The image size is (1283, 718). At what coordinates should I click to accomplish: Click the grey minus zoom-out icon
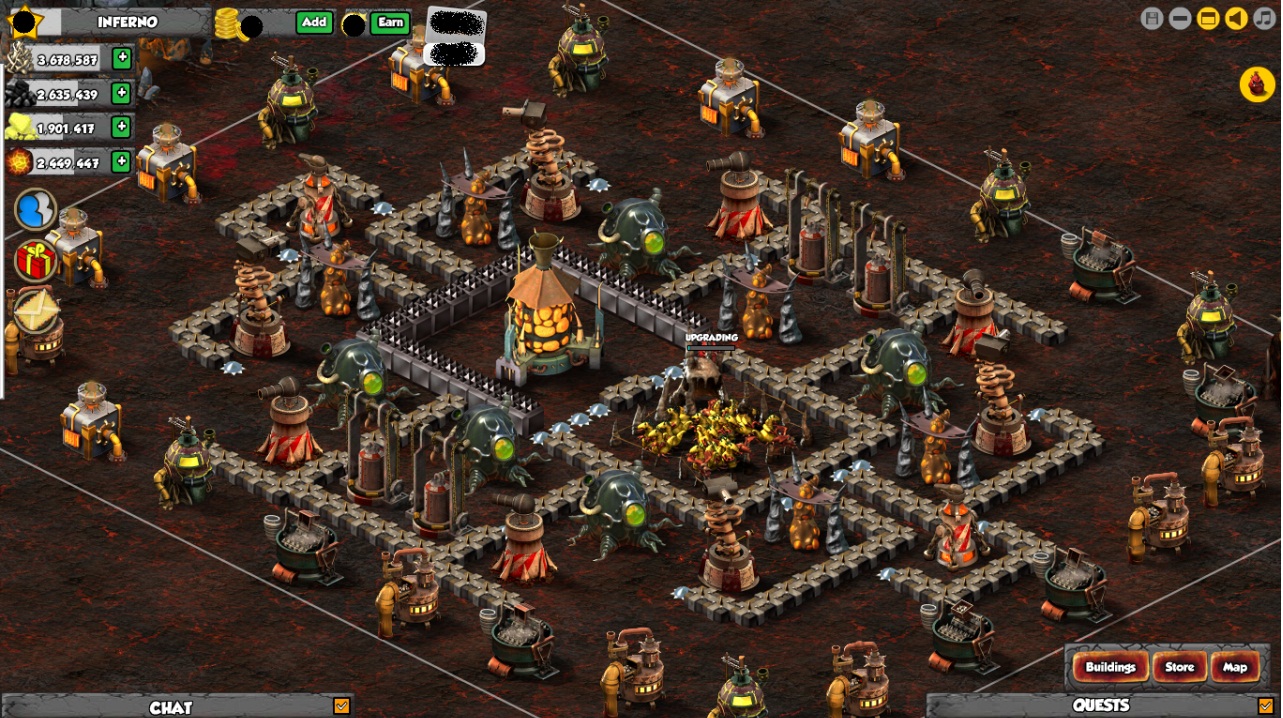1180,18
